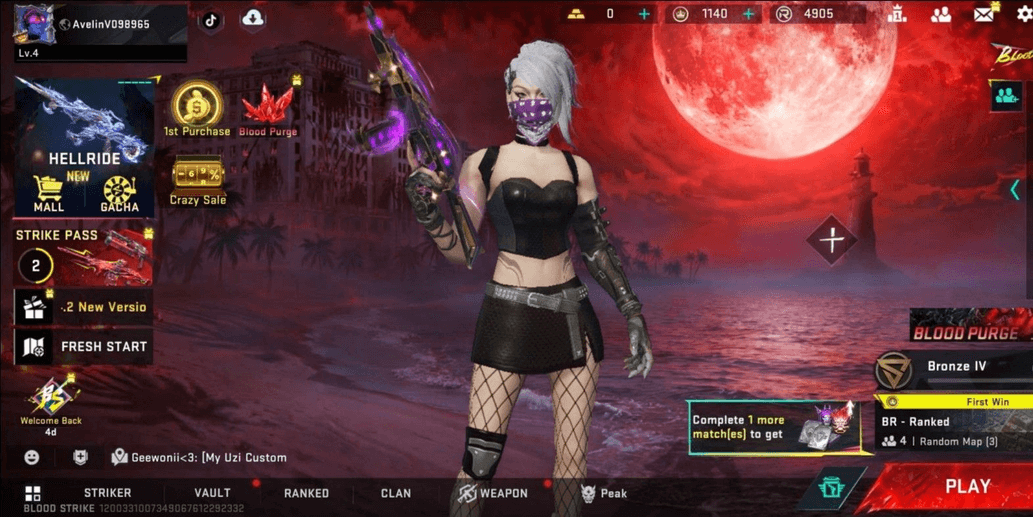The height and width of the screenshot is (517, 1033).
Task: Go to the CLAN tab
Action: point(396,493)
